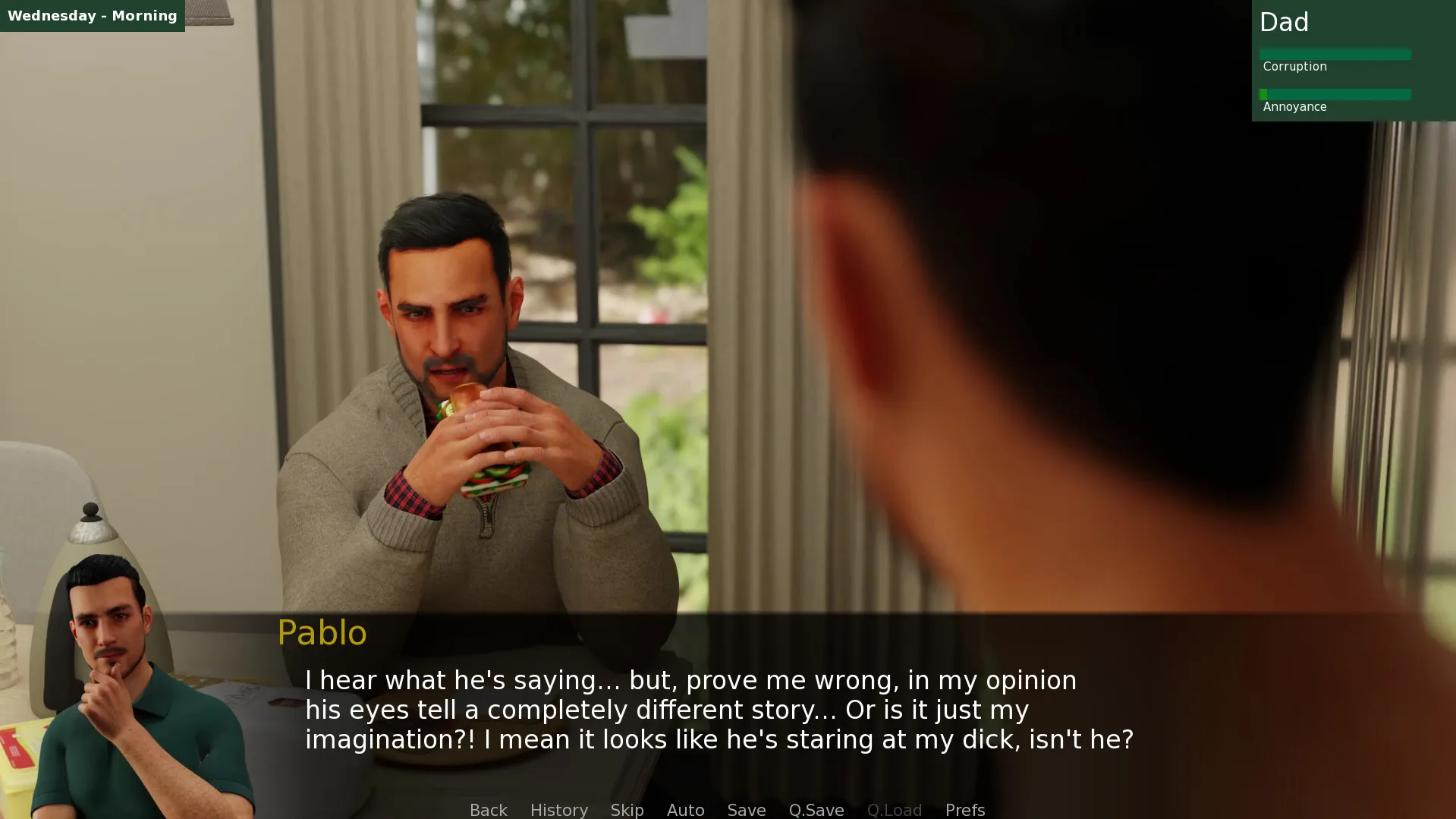Go back one line with Back

click(x=488, y=809)
